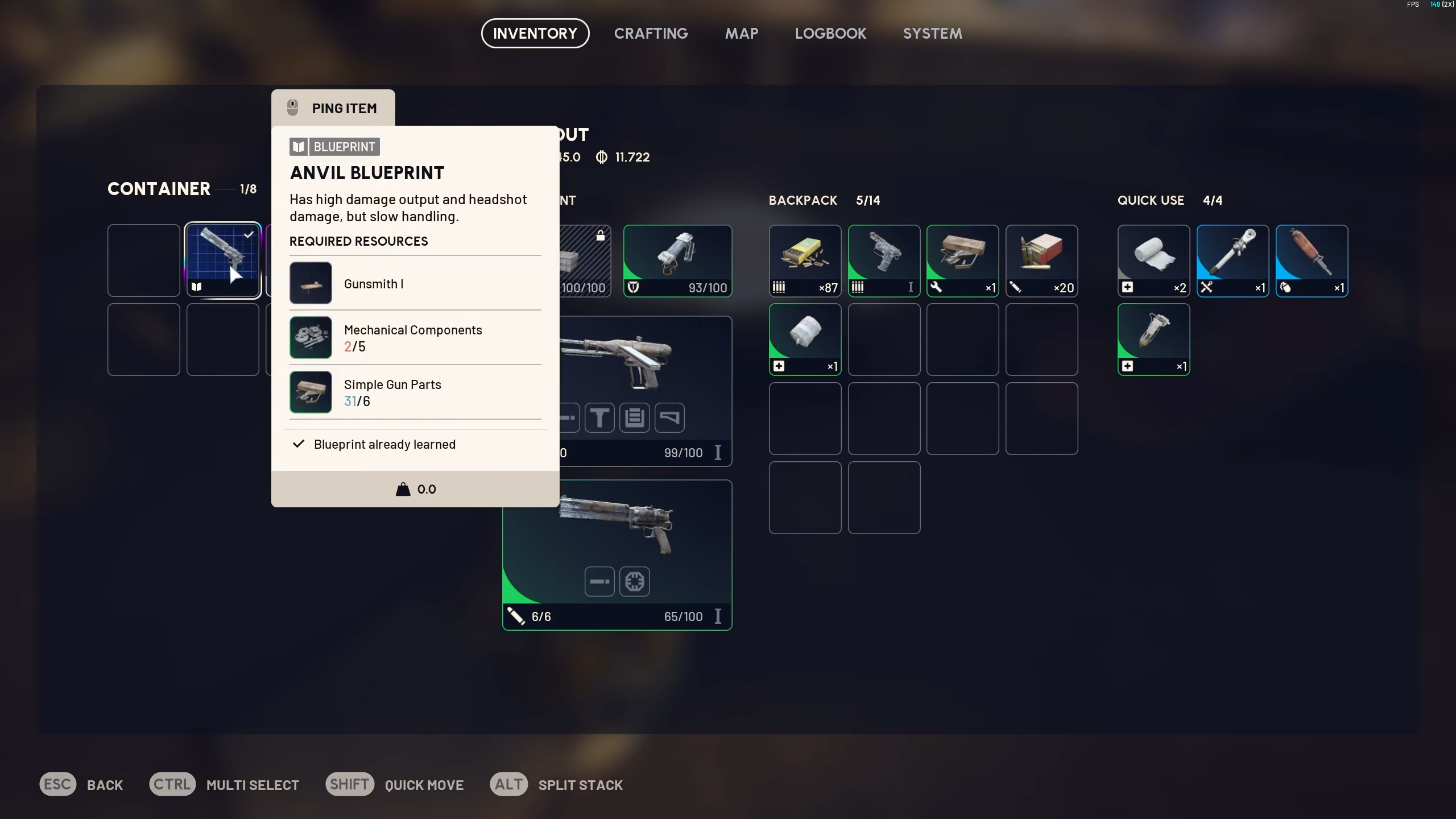Viewport: 1456px width, 819px height.
Task: Switch to the CRAFTING tab
Action: tap(650, 33)
